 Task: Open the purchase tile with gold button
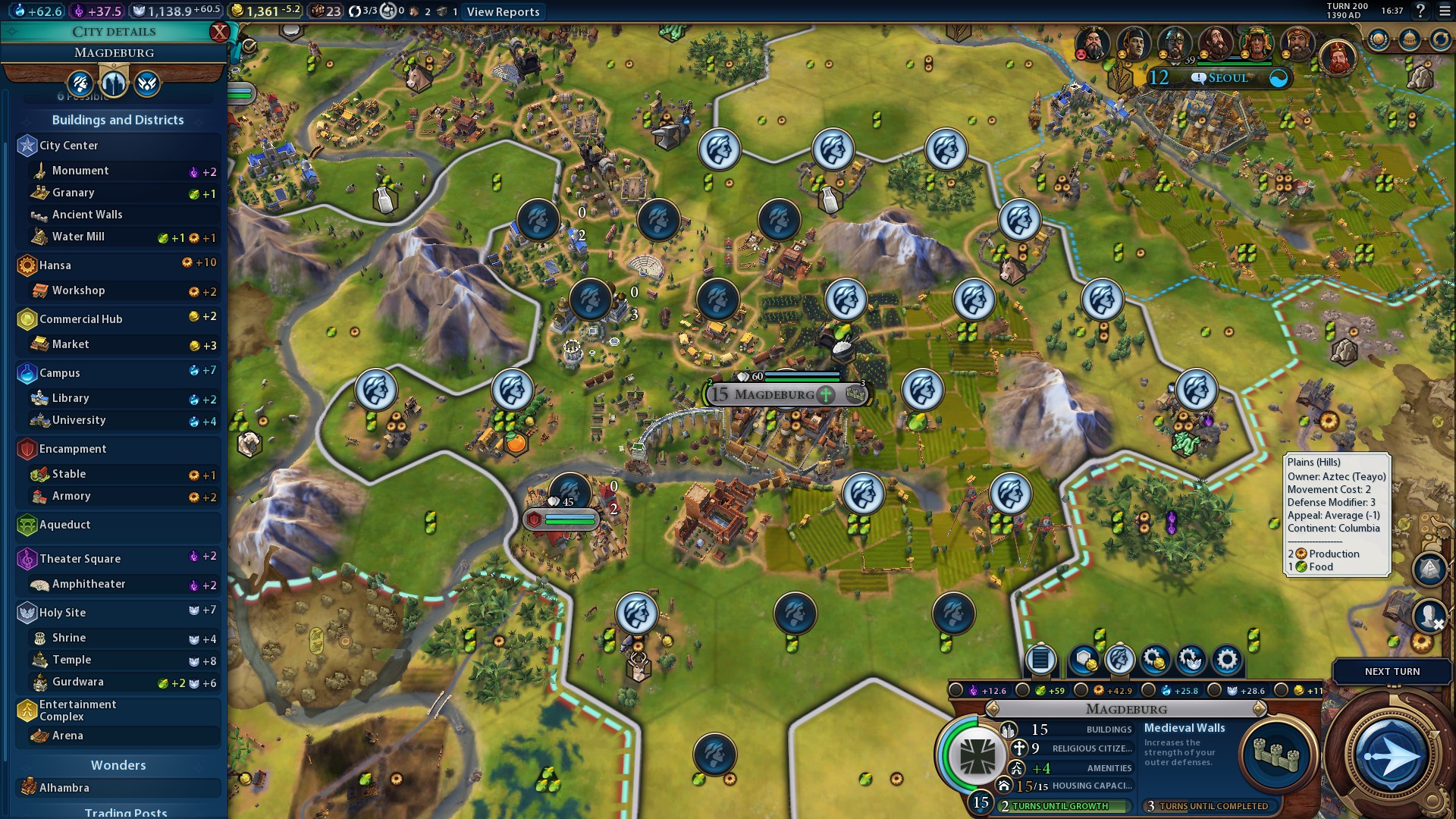(x=1084, y=660)
